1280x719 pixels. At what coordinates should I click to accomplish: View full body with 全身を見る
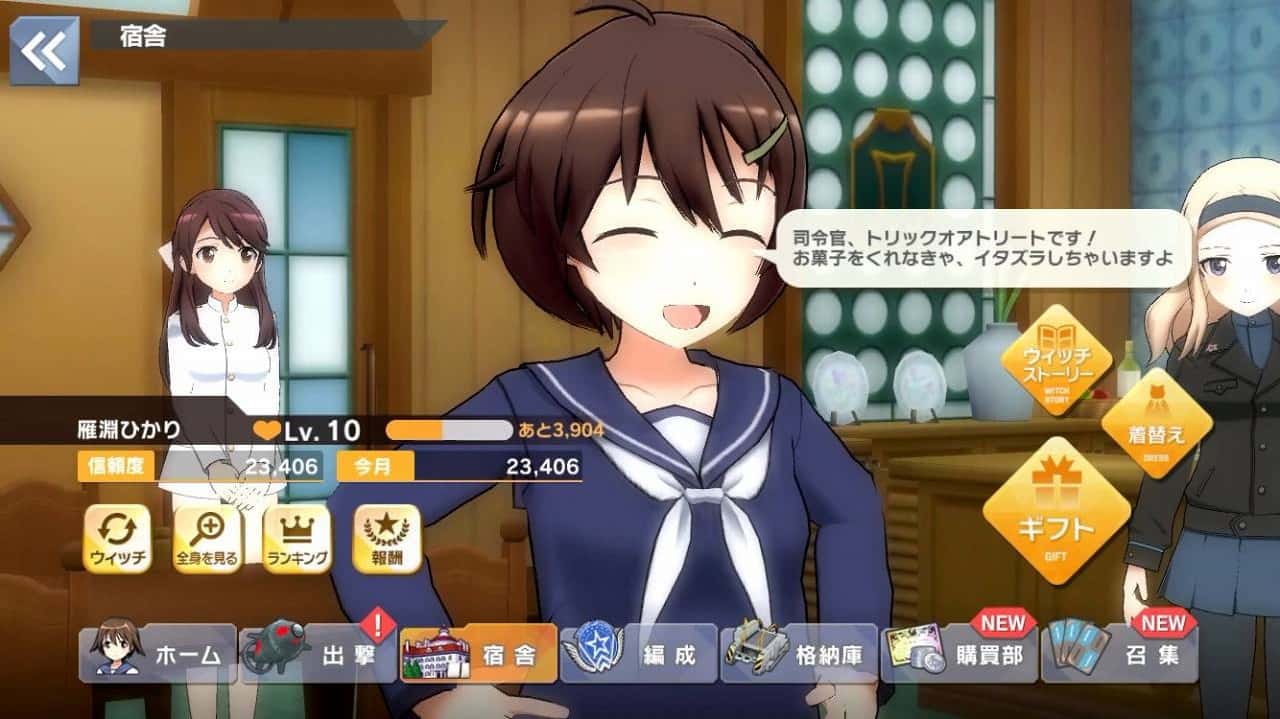207,539
